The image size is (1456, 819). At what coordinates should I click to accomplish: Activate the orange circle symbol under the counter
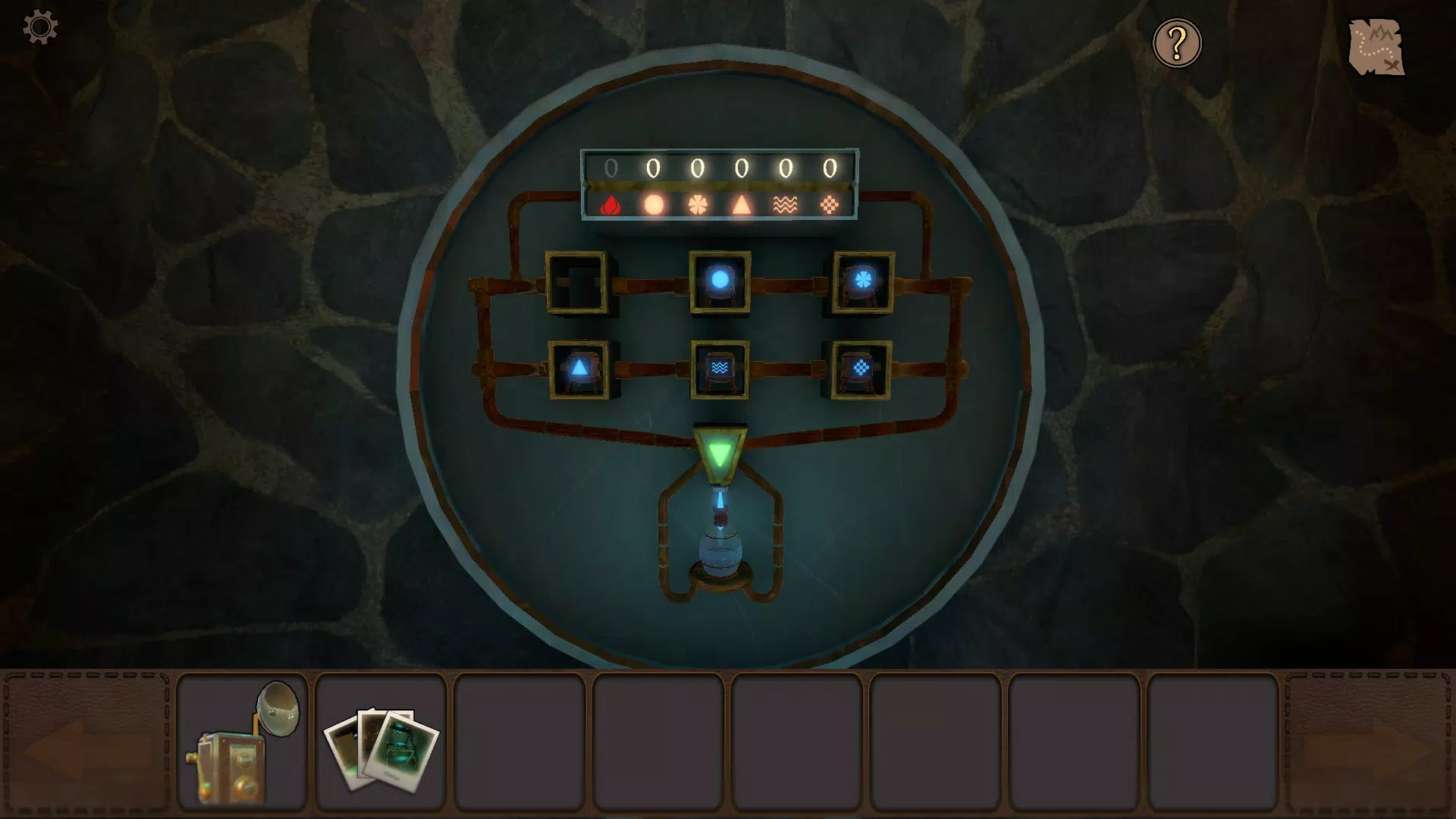pyautogui.click(x=655, y=205)
